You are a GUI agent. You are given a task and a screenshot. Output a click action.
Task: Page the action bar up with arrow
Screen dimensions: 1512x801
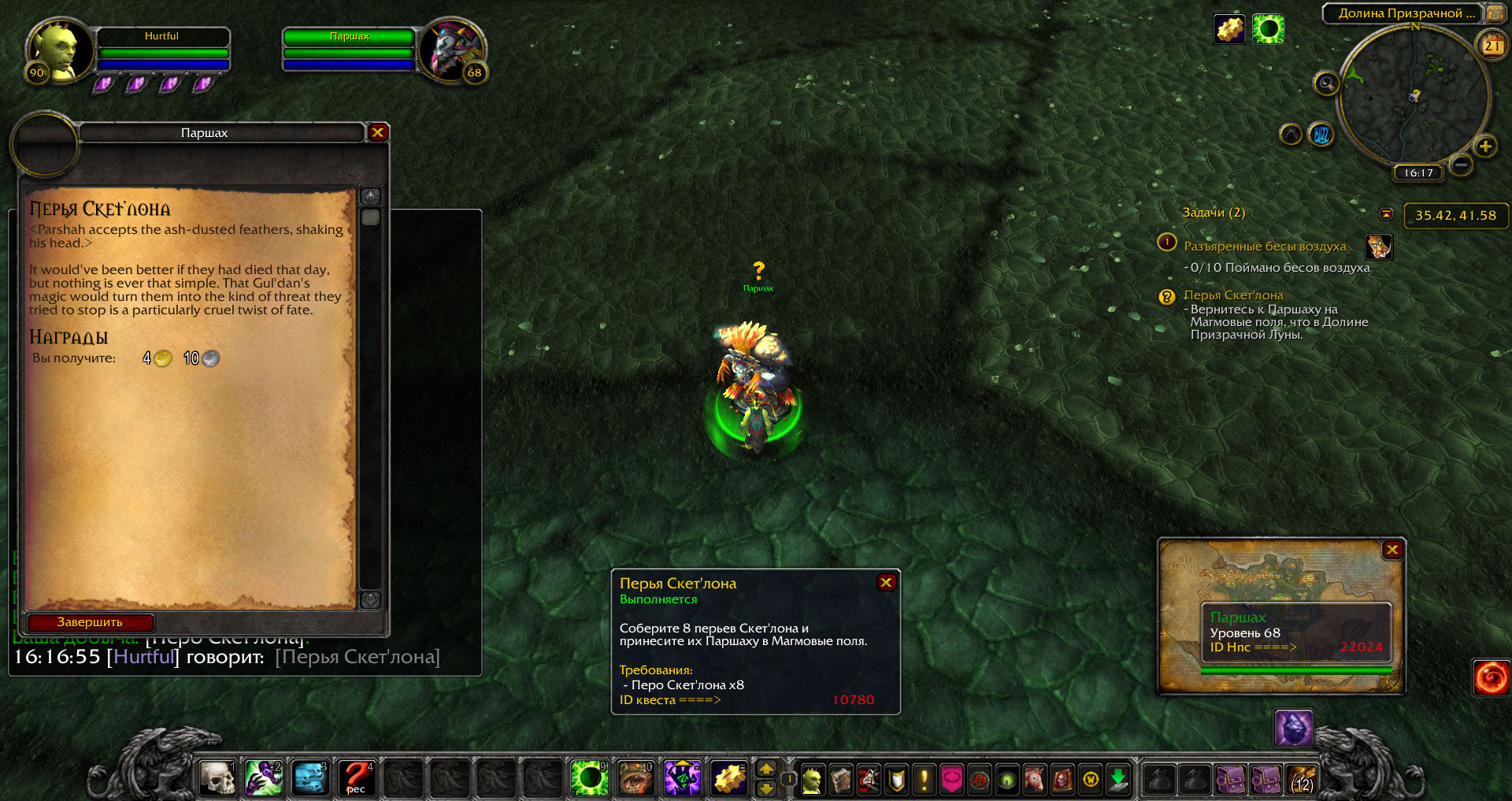coord(765,769)
